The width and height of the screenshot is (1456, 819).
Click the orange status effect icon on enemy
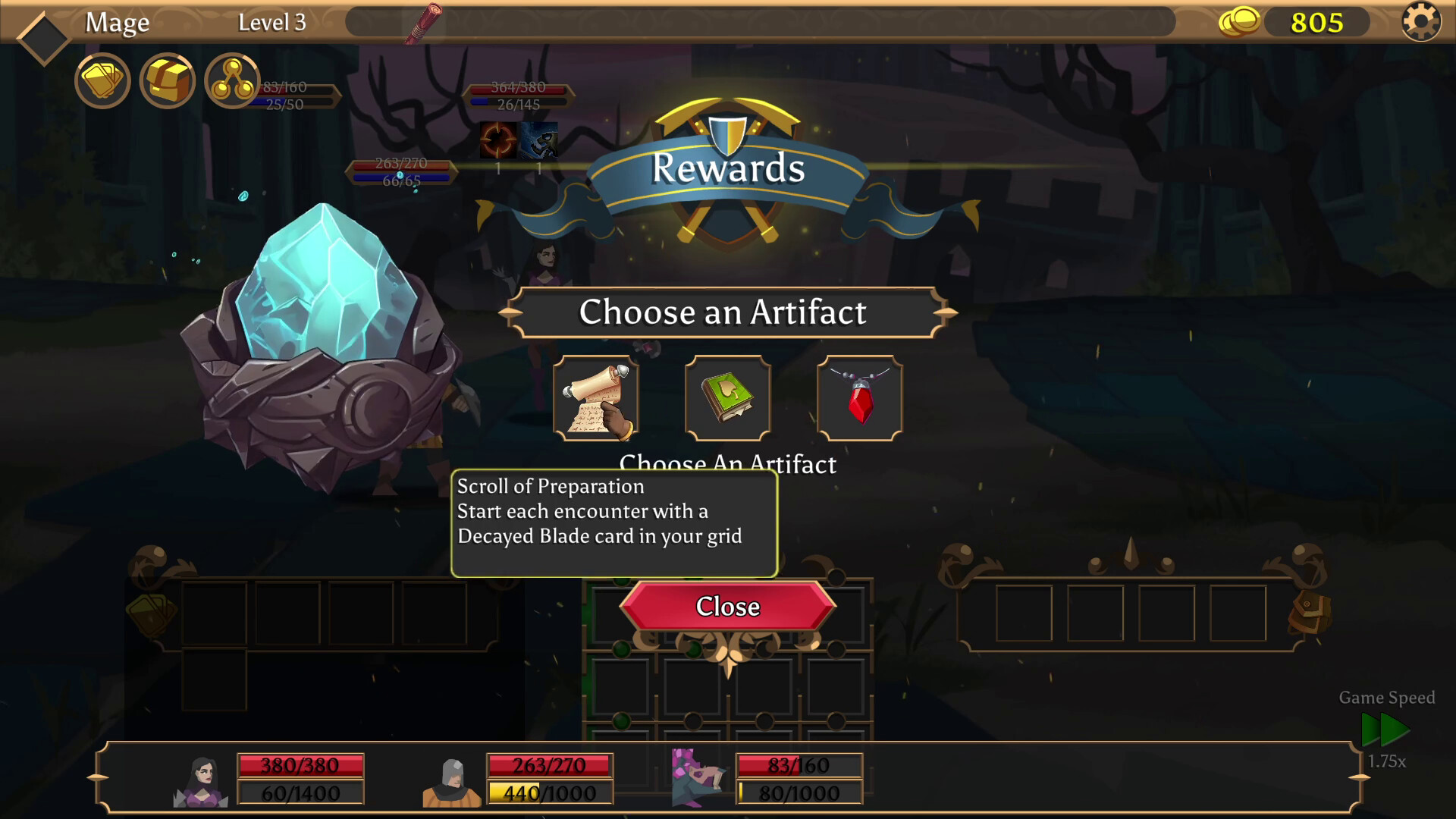pos(497,141)
